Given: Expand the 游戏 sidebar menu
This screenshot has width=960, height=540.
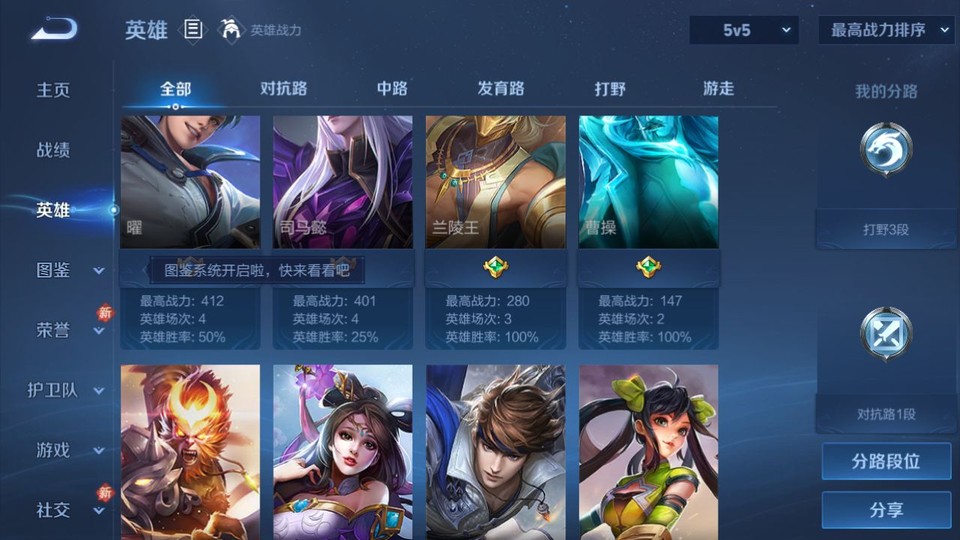Looking at the screenshot, I should [66, 450].
